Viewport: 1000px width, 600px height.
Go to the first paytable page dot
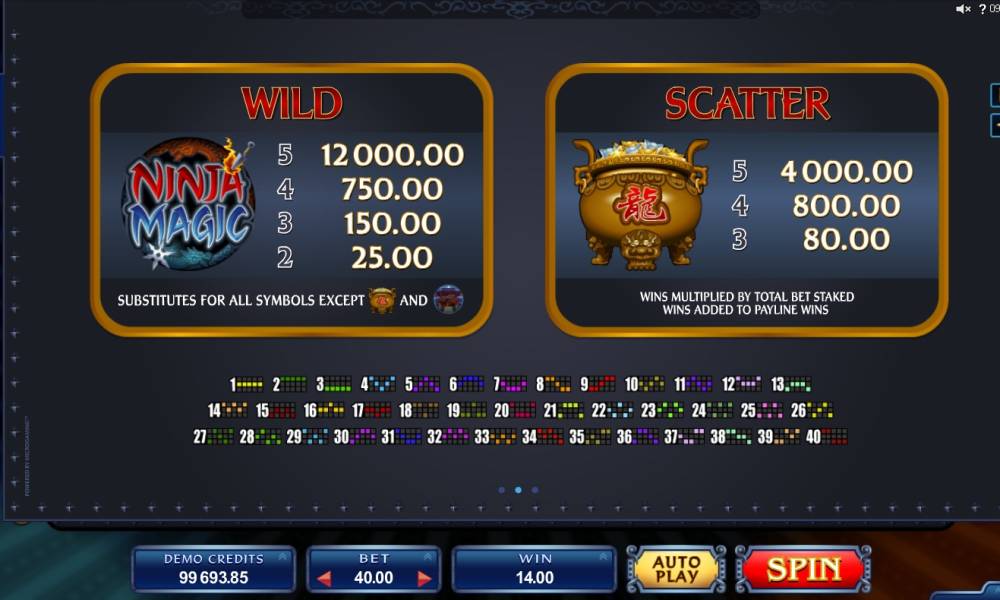coord(500,490)
